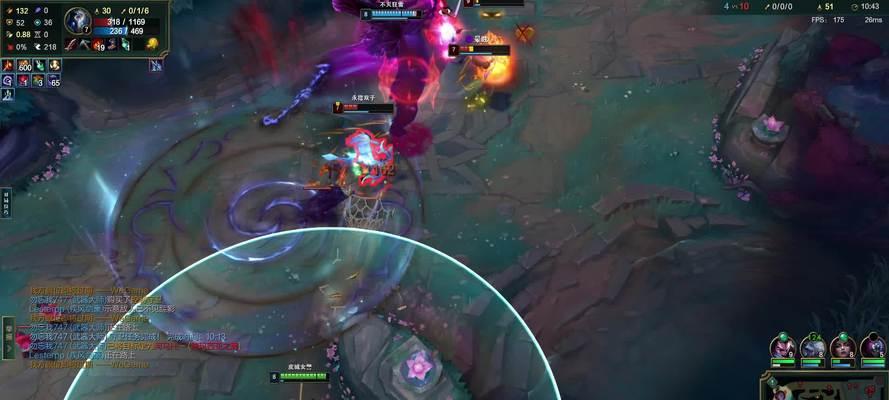Click the buff icon showing 65

tap(54, 80)
